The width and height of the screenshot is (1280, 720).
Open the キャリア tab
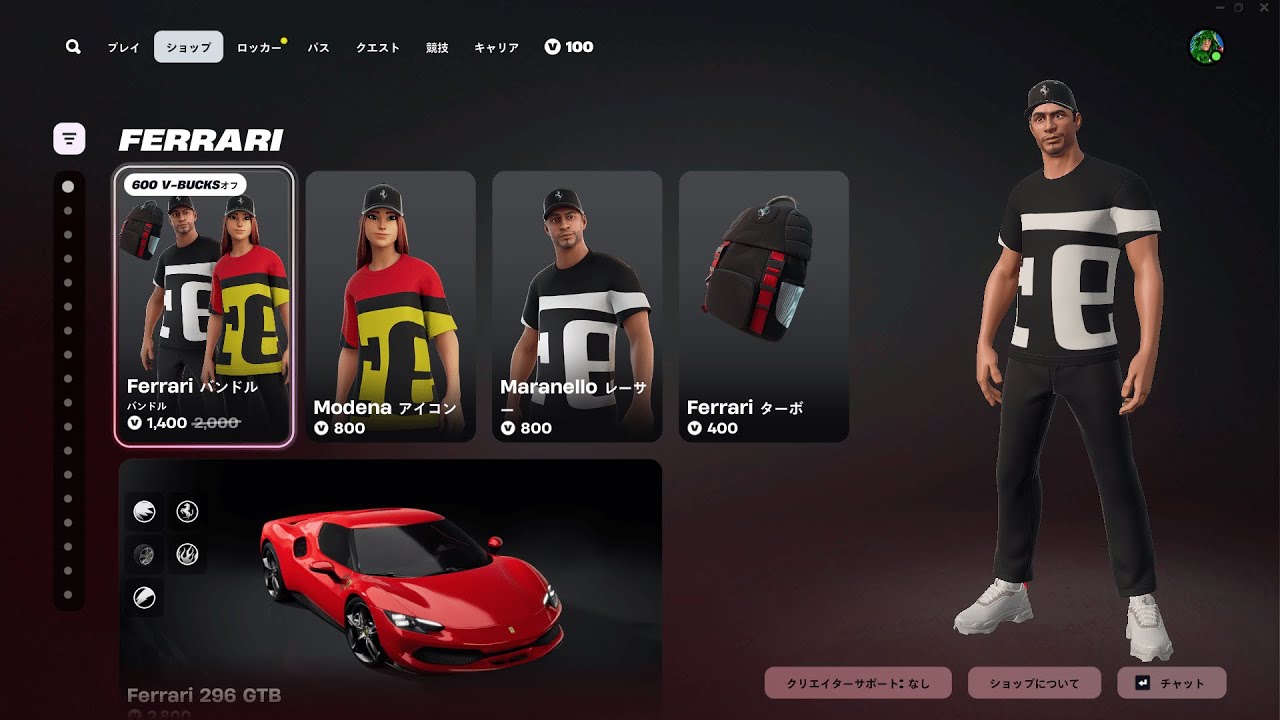496,47
